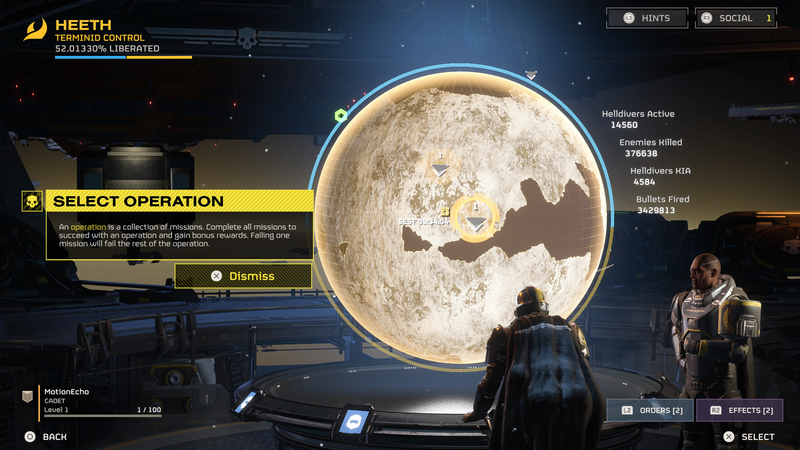Open the Hints panel

point(648,18)
